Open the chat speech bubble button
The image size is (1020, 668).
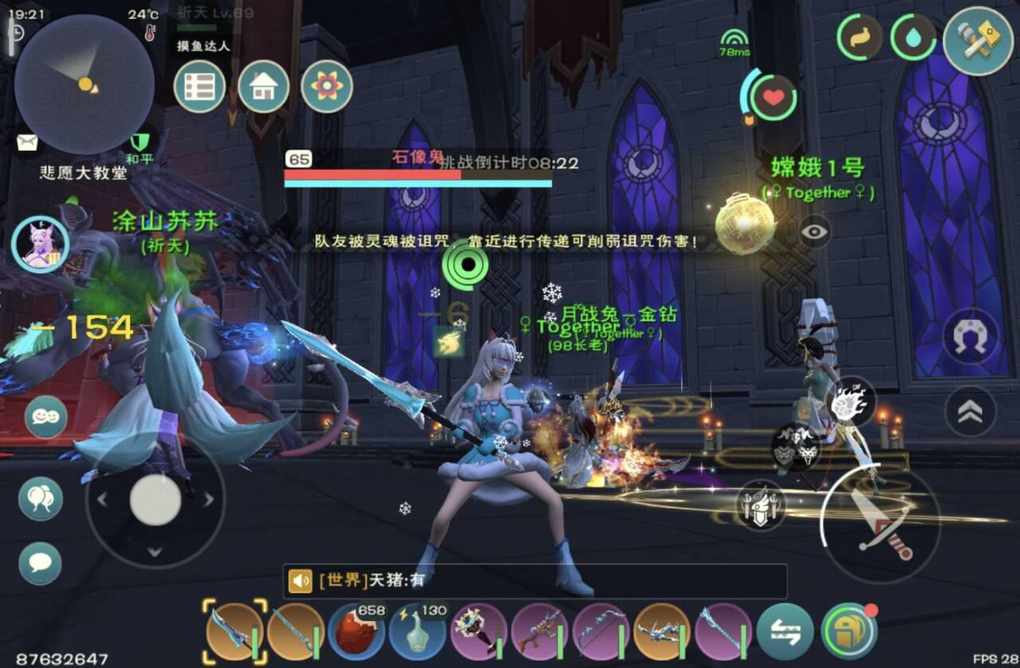(40, 562)
